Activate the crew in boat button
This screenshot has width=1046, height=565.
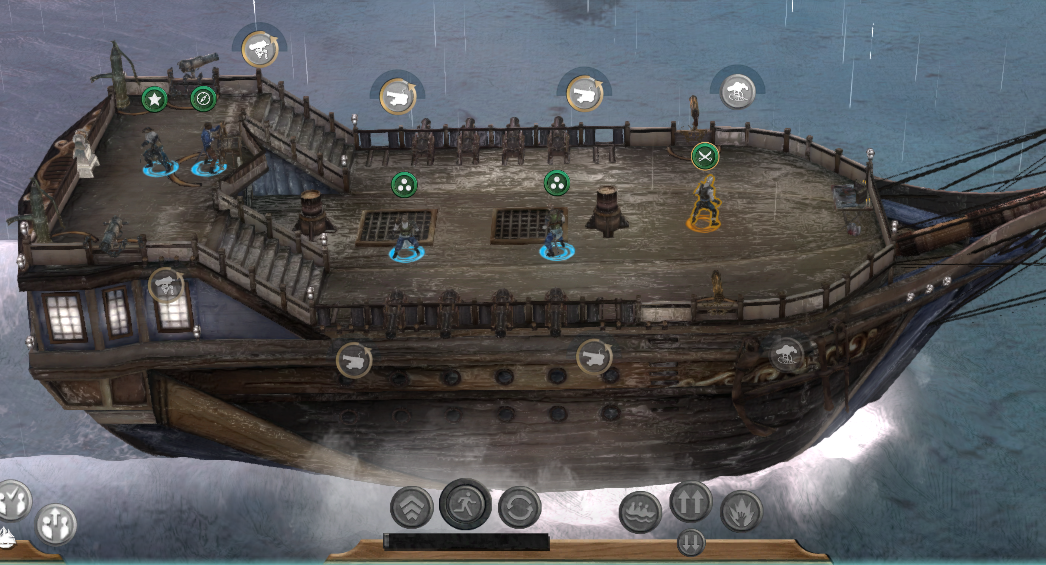pyautogui.click(x=640, y=511)
